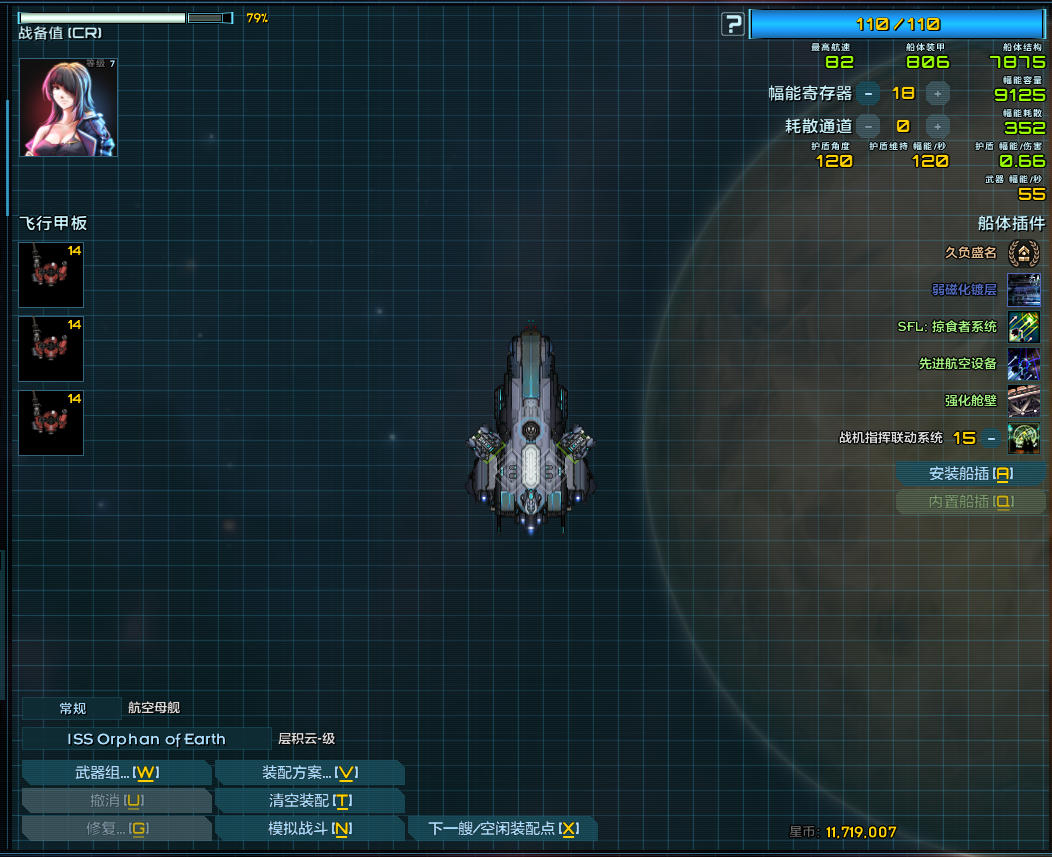
Task: Open the loadout variants menu (装配方案)
Action: (x=310, y=773)
